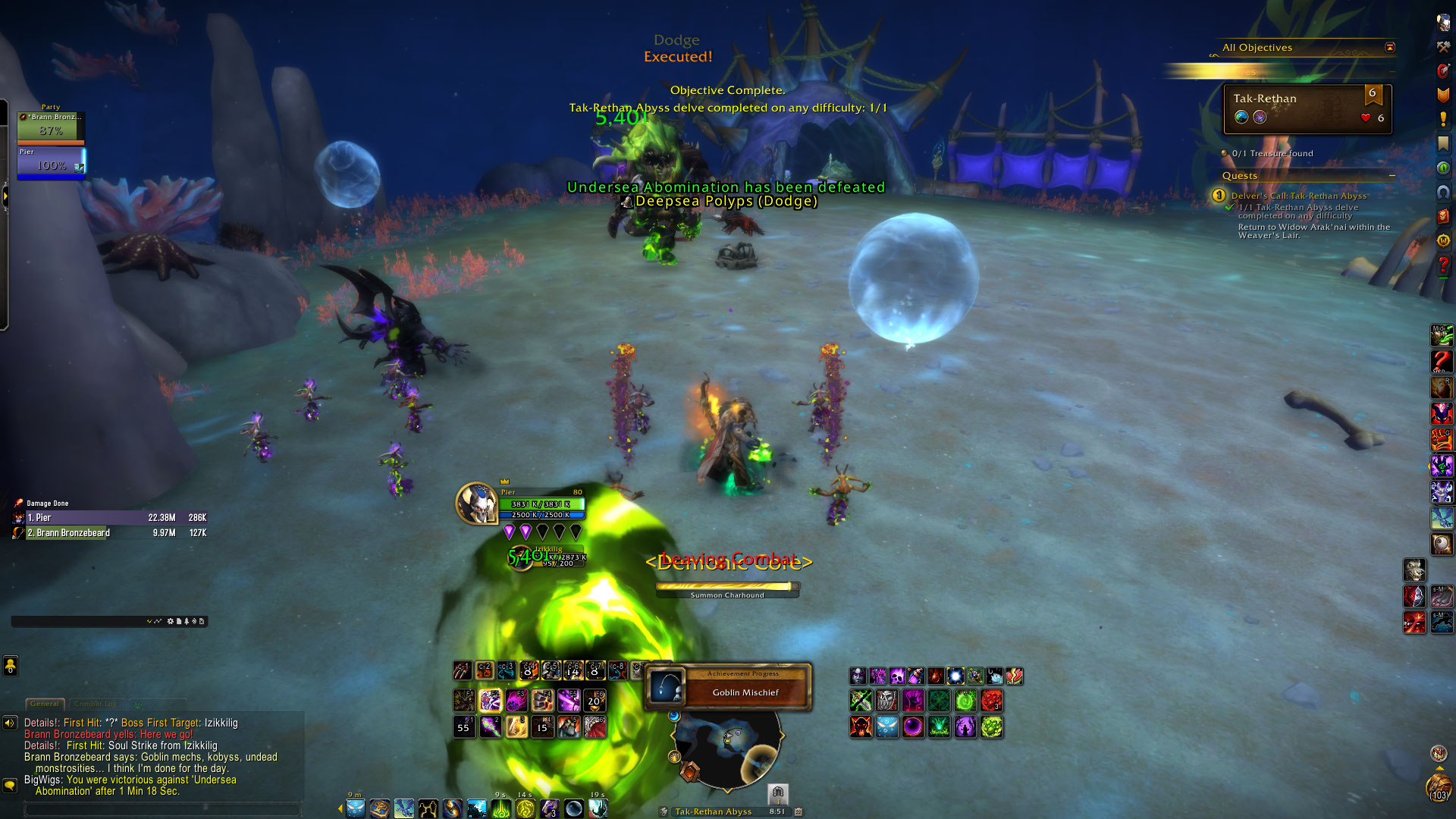Open the red question mark help icon
1456x819 pixels.
[1443, 265]
